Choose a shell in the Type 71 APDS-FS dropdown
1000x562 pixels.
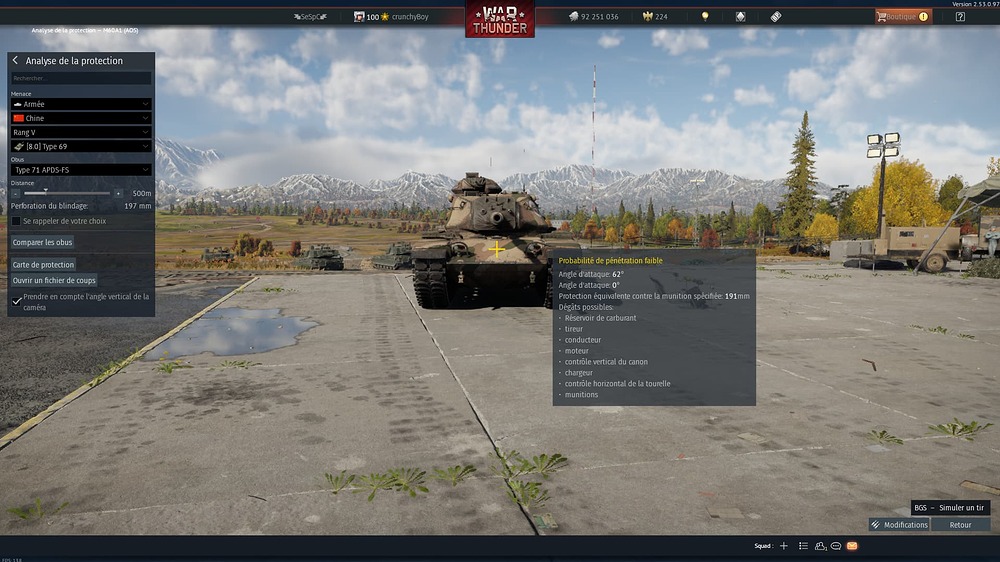[x=81, y=170]
